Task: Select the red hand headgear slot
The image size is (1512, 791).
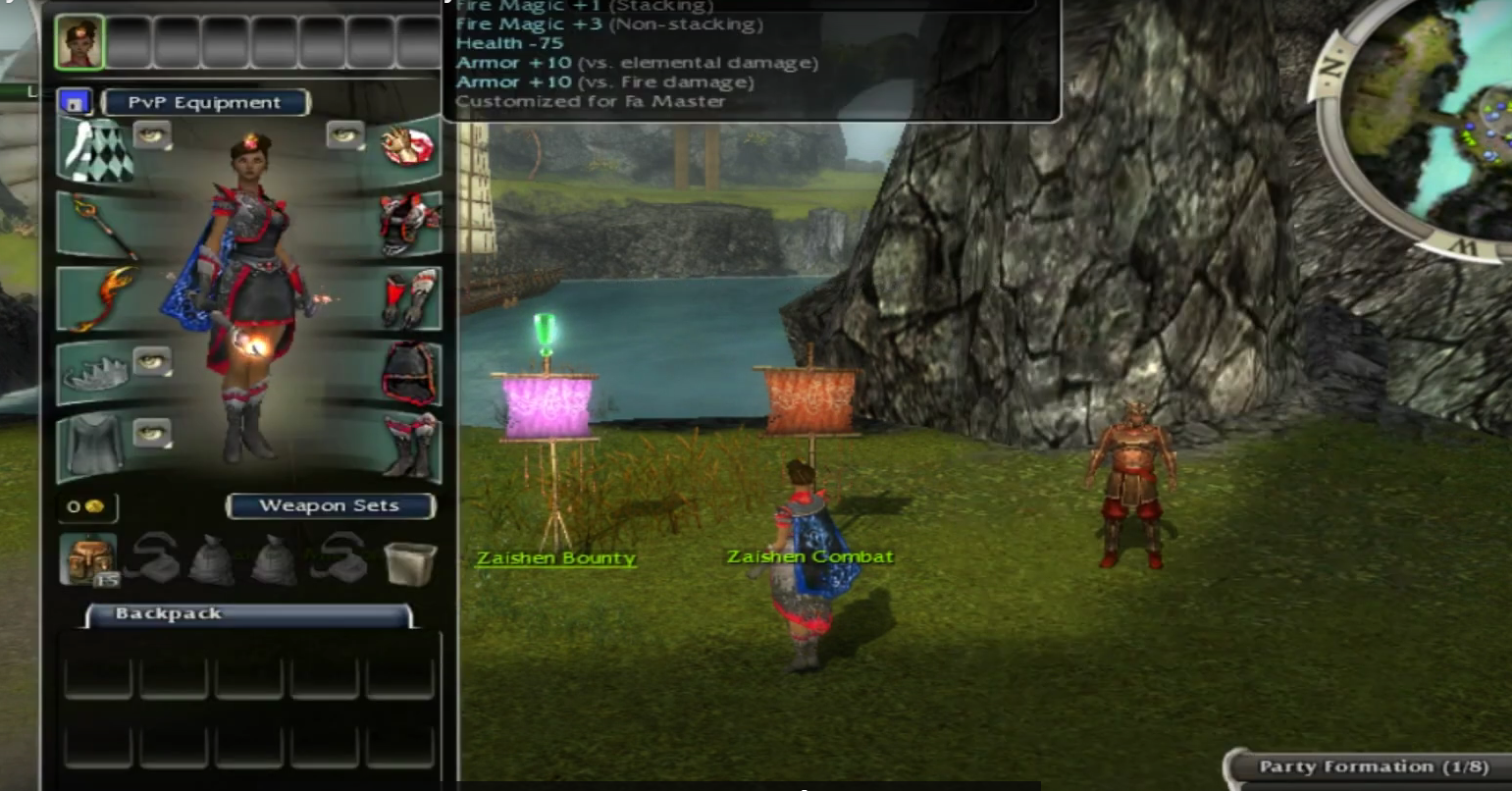Action: pyautogui.click(x=407, y=147)
